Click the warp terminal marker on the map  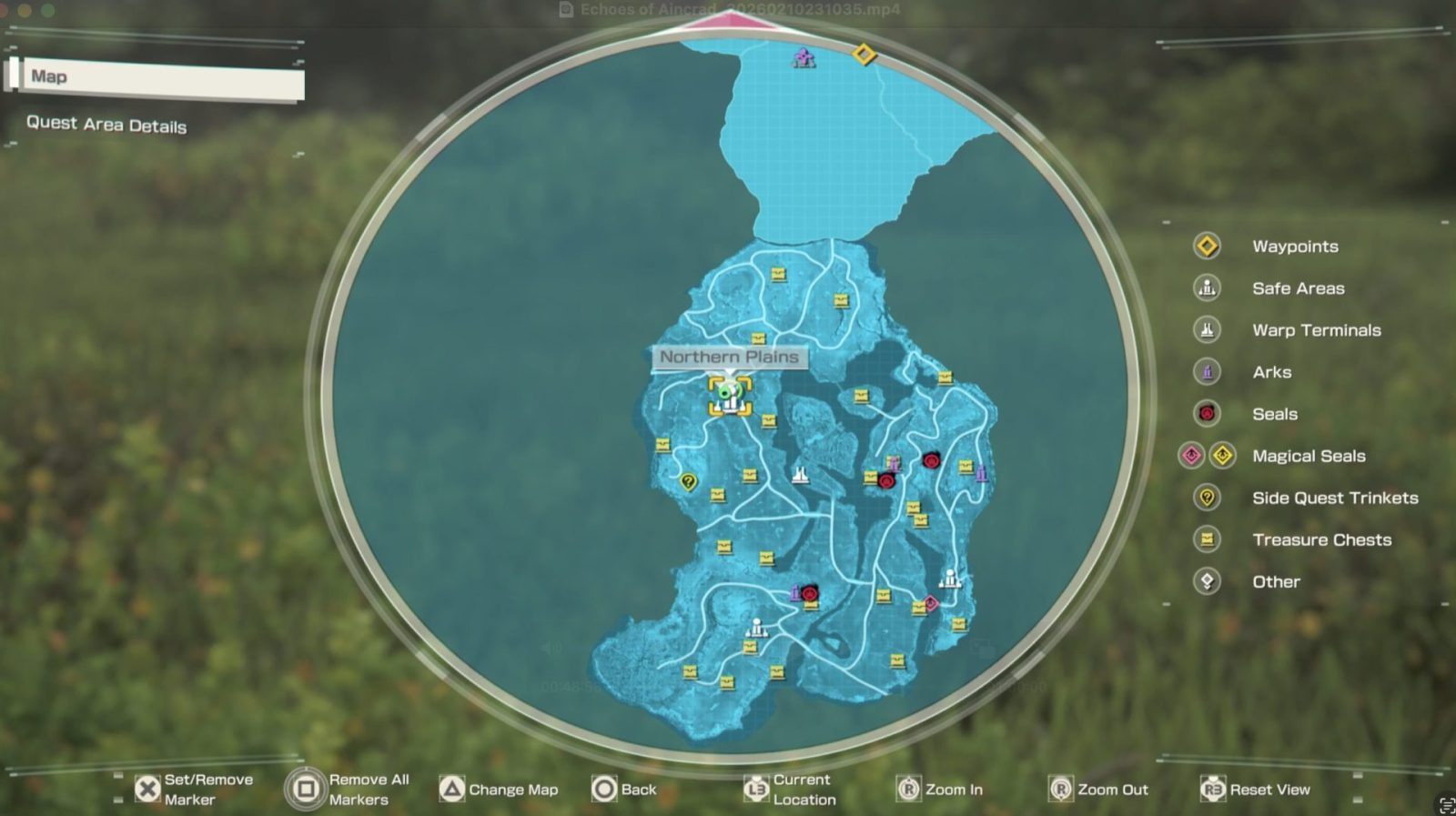[x=800, y=475]
